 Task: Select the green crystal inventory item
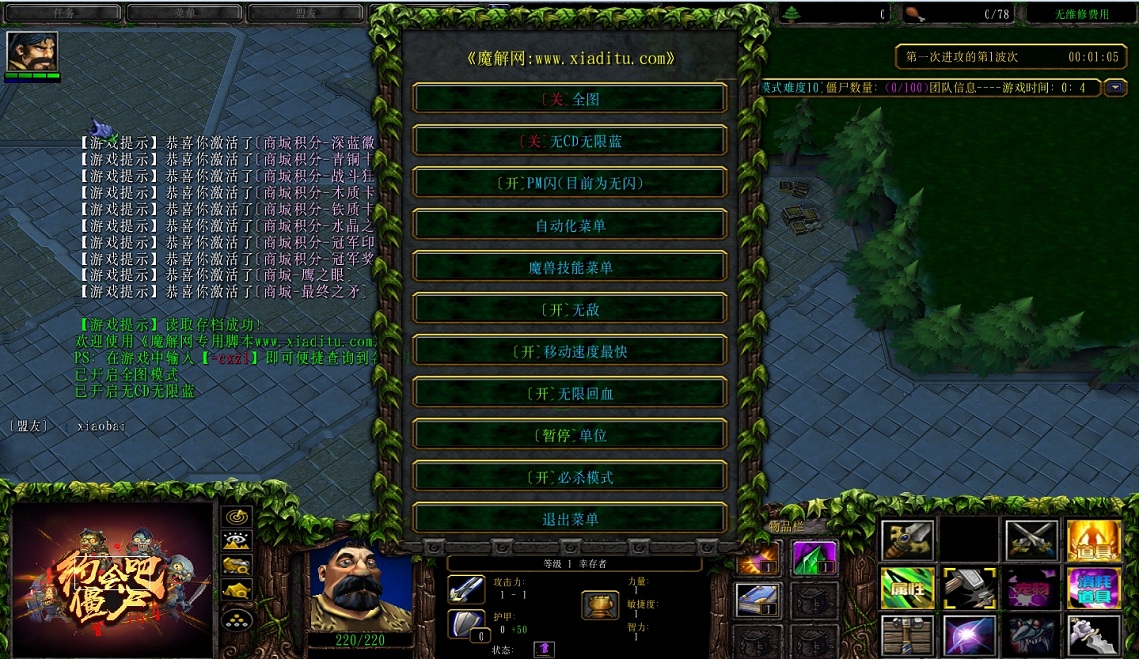point(814,558)
